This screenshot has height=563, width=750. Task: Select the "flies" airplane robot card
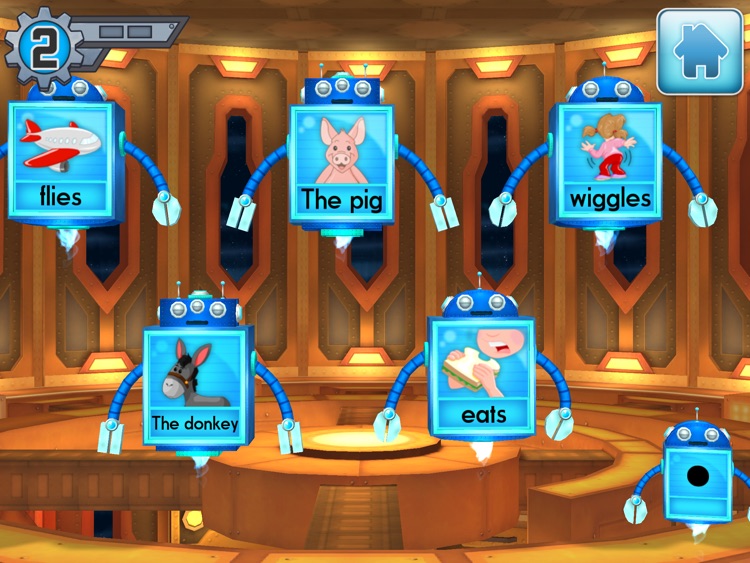pyautogui.click(x=61, y=160)
